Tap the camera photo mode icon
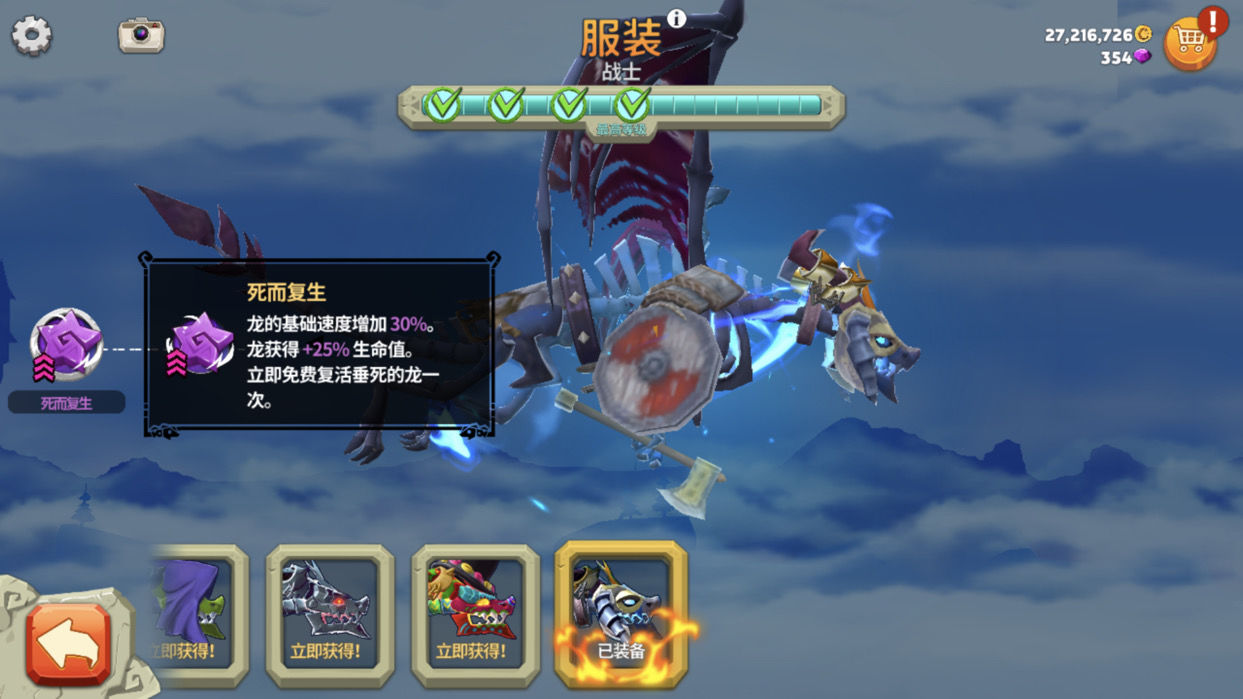 (141, 35)
